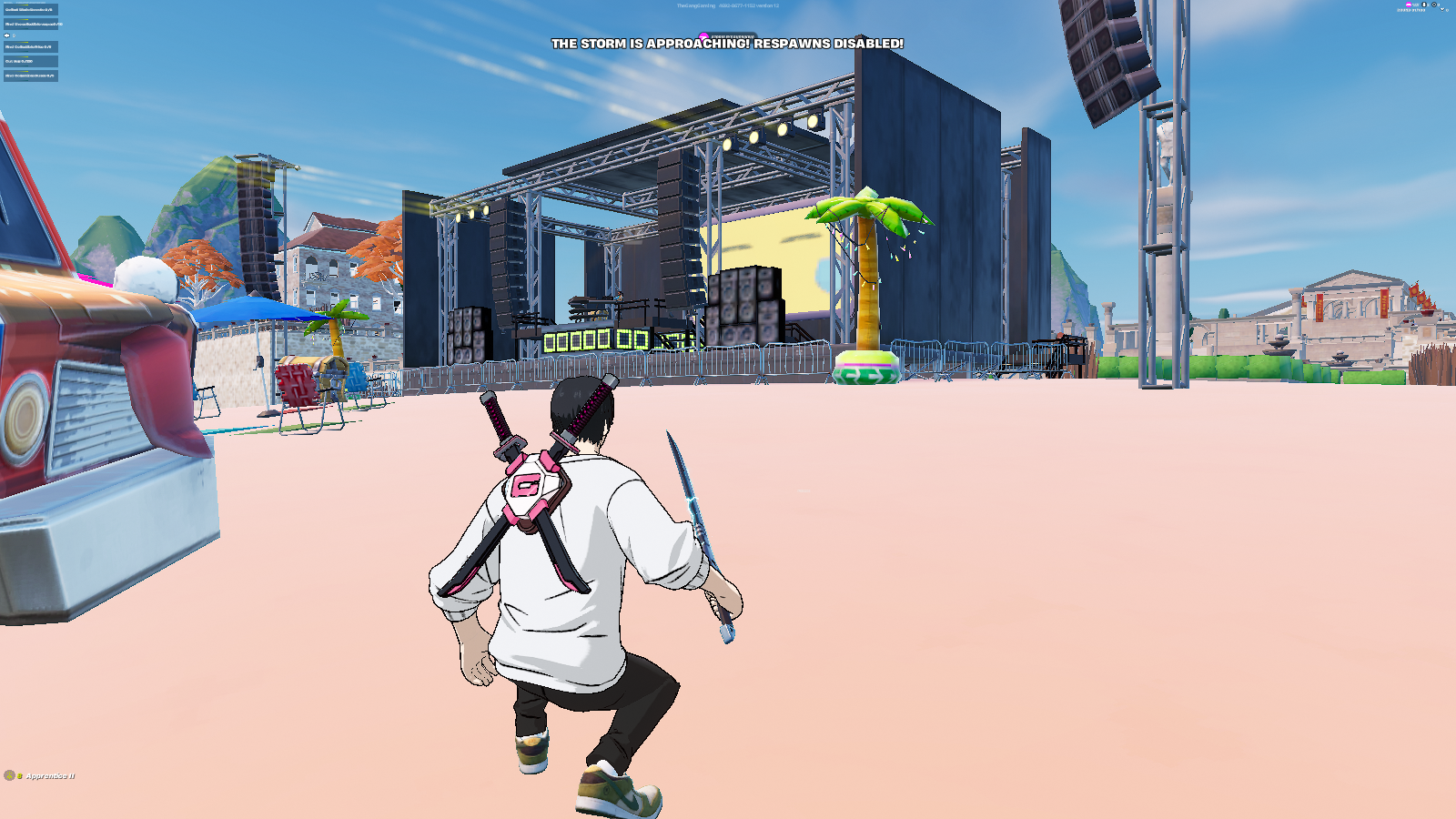This screenshot has width=1456, height=819.
Task: Click the white plus icon between quest entries
Action: click(7, 35)
